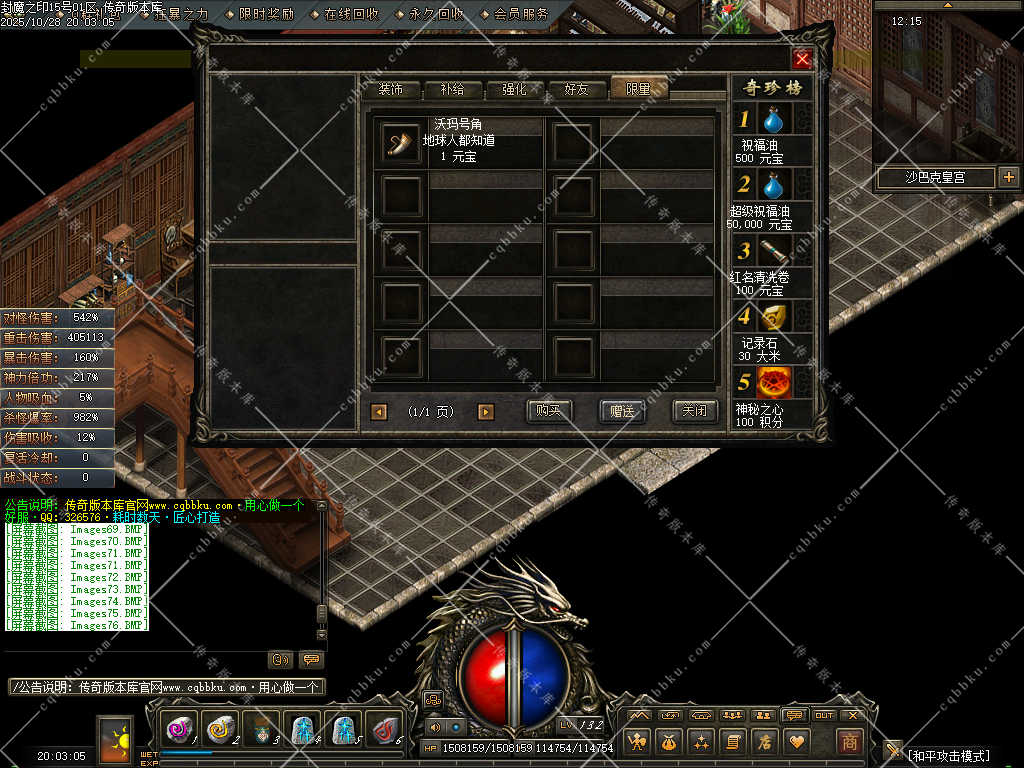Switch to the 装饰 shop tab

391,89
